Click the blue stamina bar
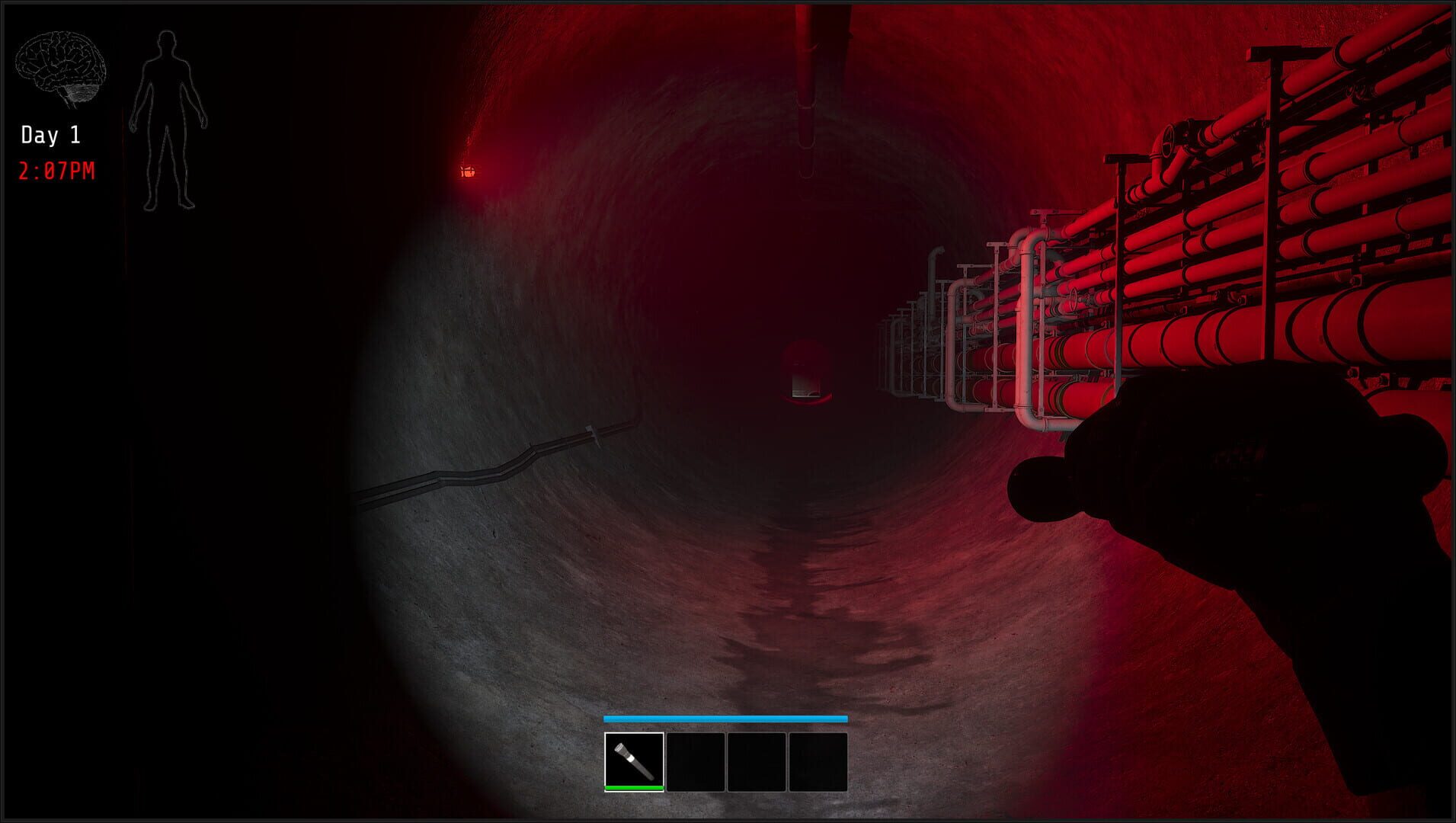The image size is (1456, 823). pyautogui.click(x=725, y=719)
